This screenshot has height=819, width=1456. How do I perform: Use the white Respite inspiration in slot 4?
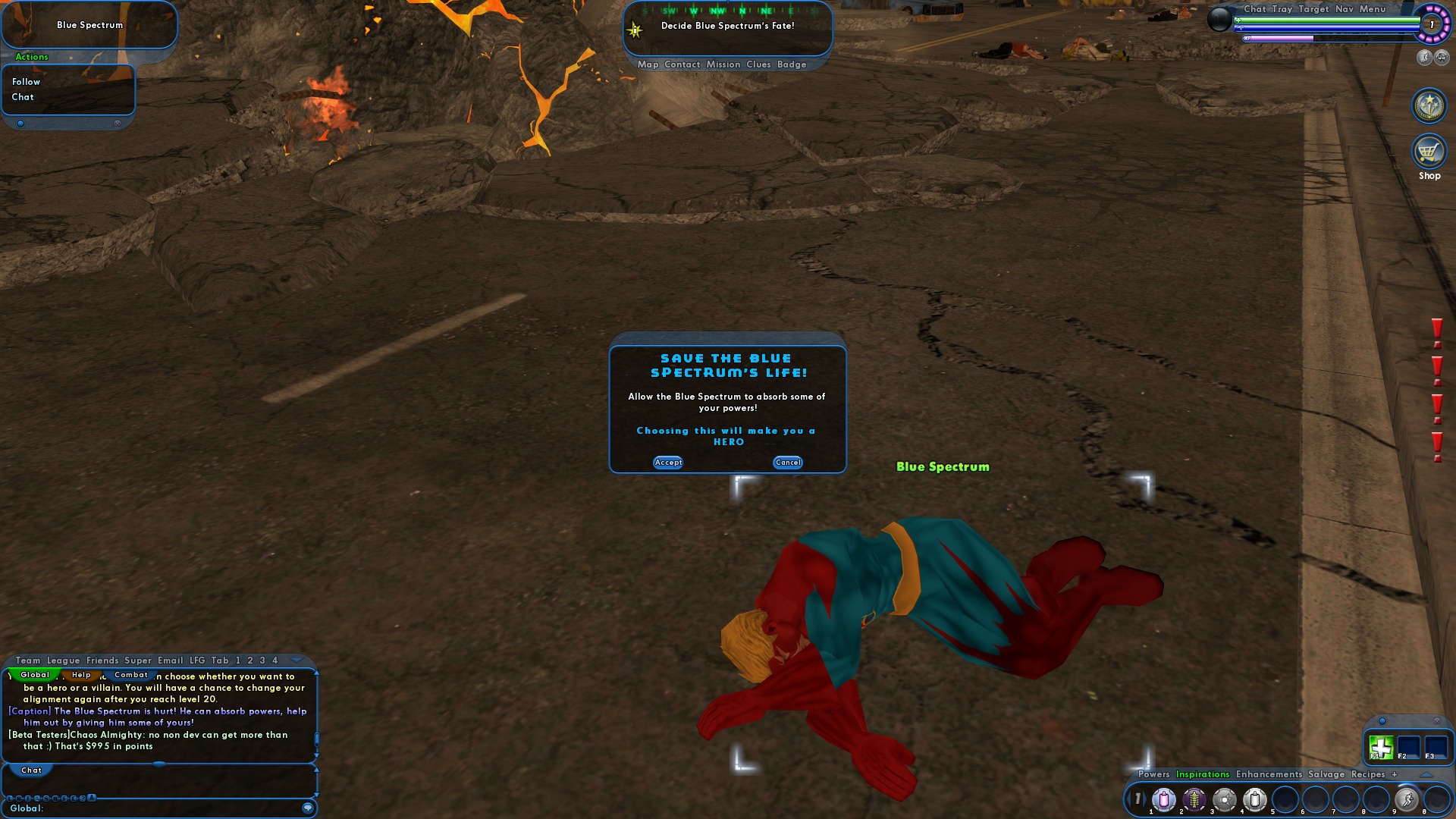[1255, 800]
